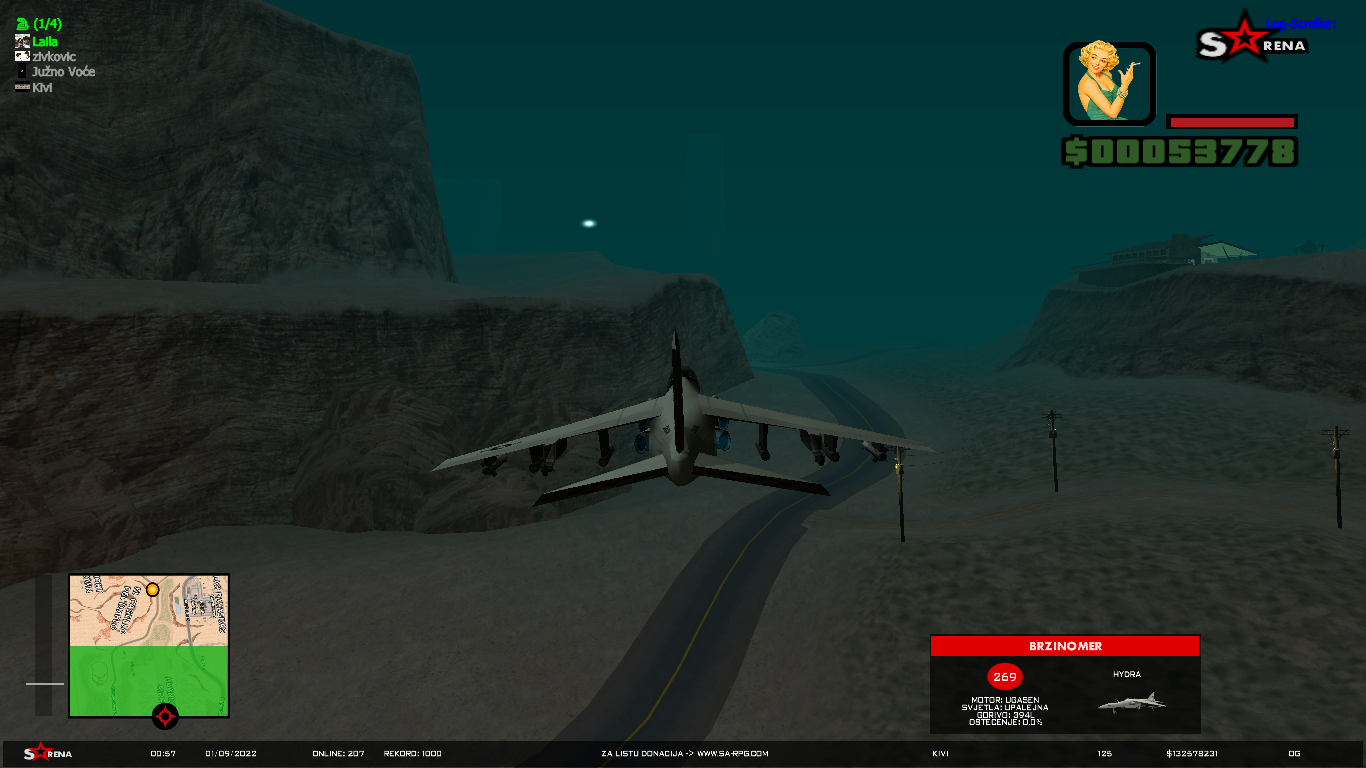Select the Lalla track album art icon
The width and height of the screenshot is (1366, 768).
(x=21, y=41)
